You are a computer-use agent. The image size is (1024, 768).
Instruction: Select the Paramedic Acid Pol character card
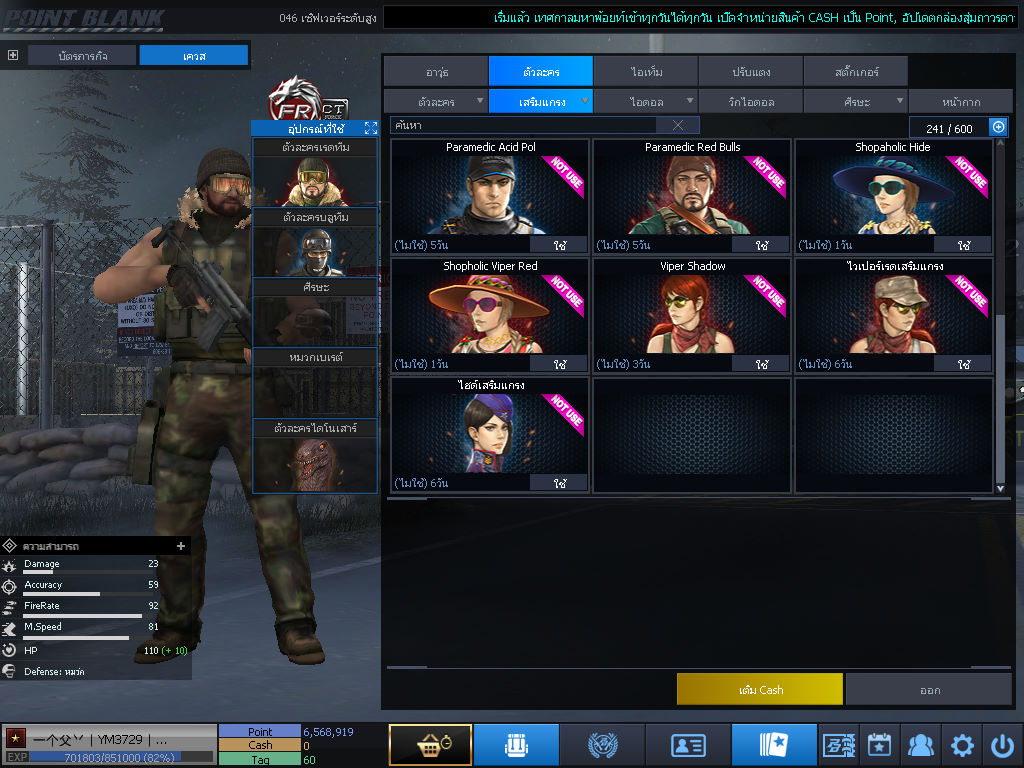click(490, 190)
